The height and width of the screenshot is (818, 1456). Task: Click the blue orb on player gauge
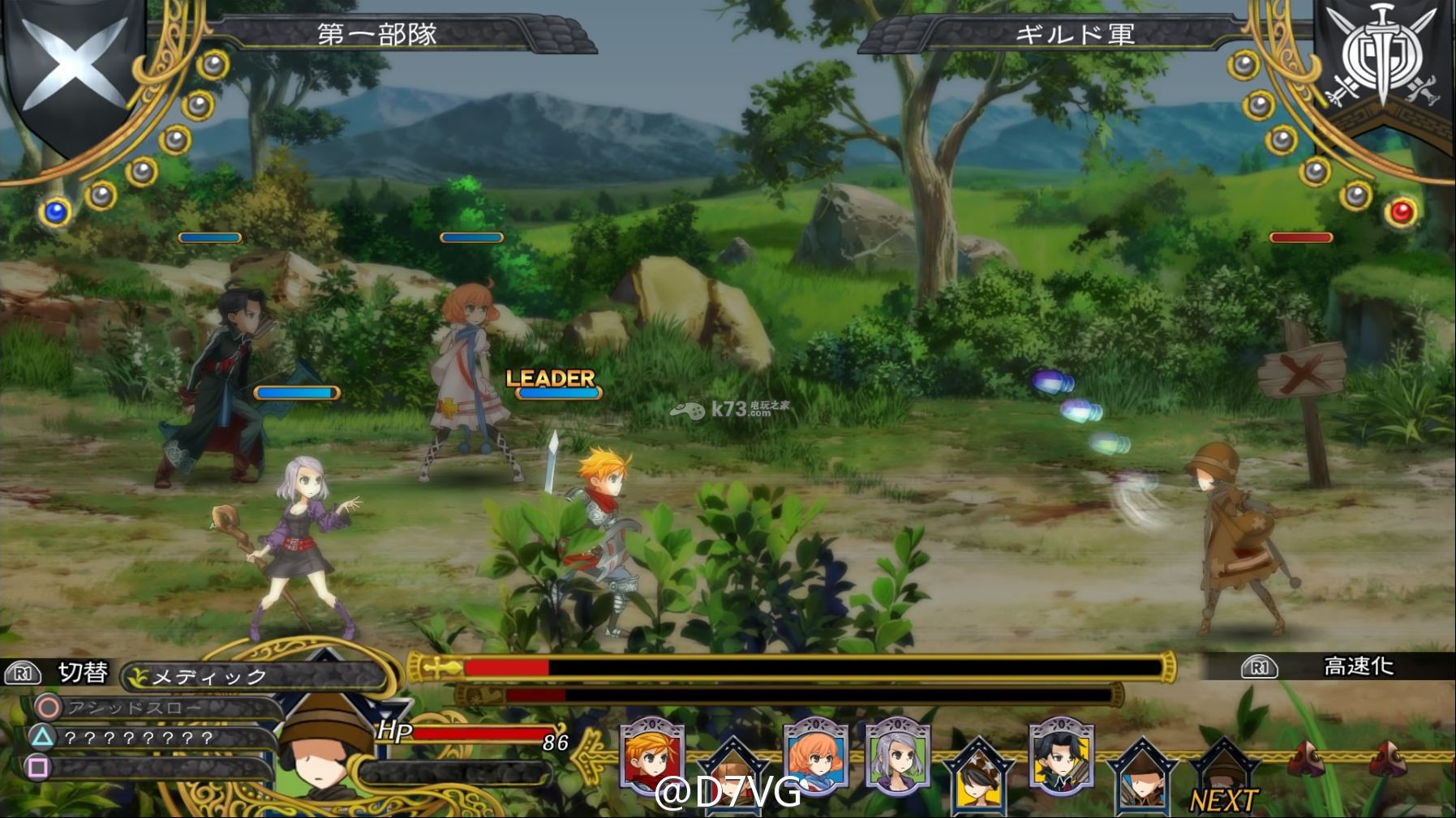click(x=55, y=212)
